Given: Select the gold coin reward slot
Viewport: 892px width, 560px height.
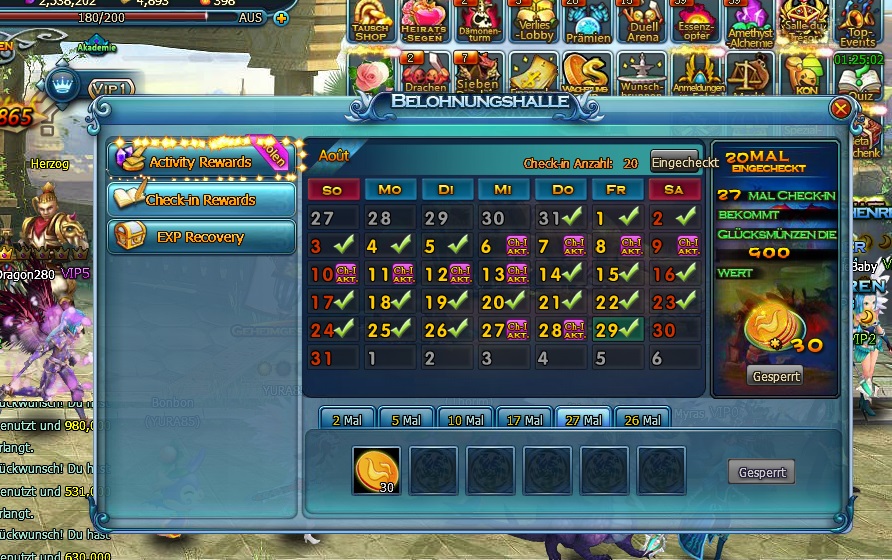Looking at the screenshot, I should point(376,471).
